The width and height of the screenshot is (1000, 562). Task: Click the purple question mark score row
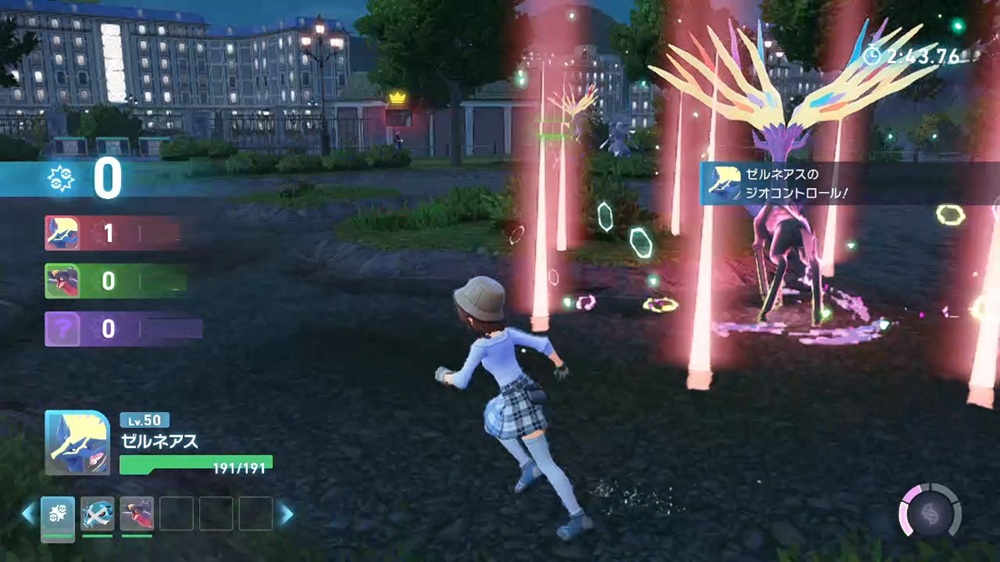point(120,328)
